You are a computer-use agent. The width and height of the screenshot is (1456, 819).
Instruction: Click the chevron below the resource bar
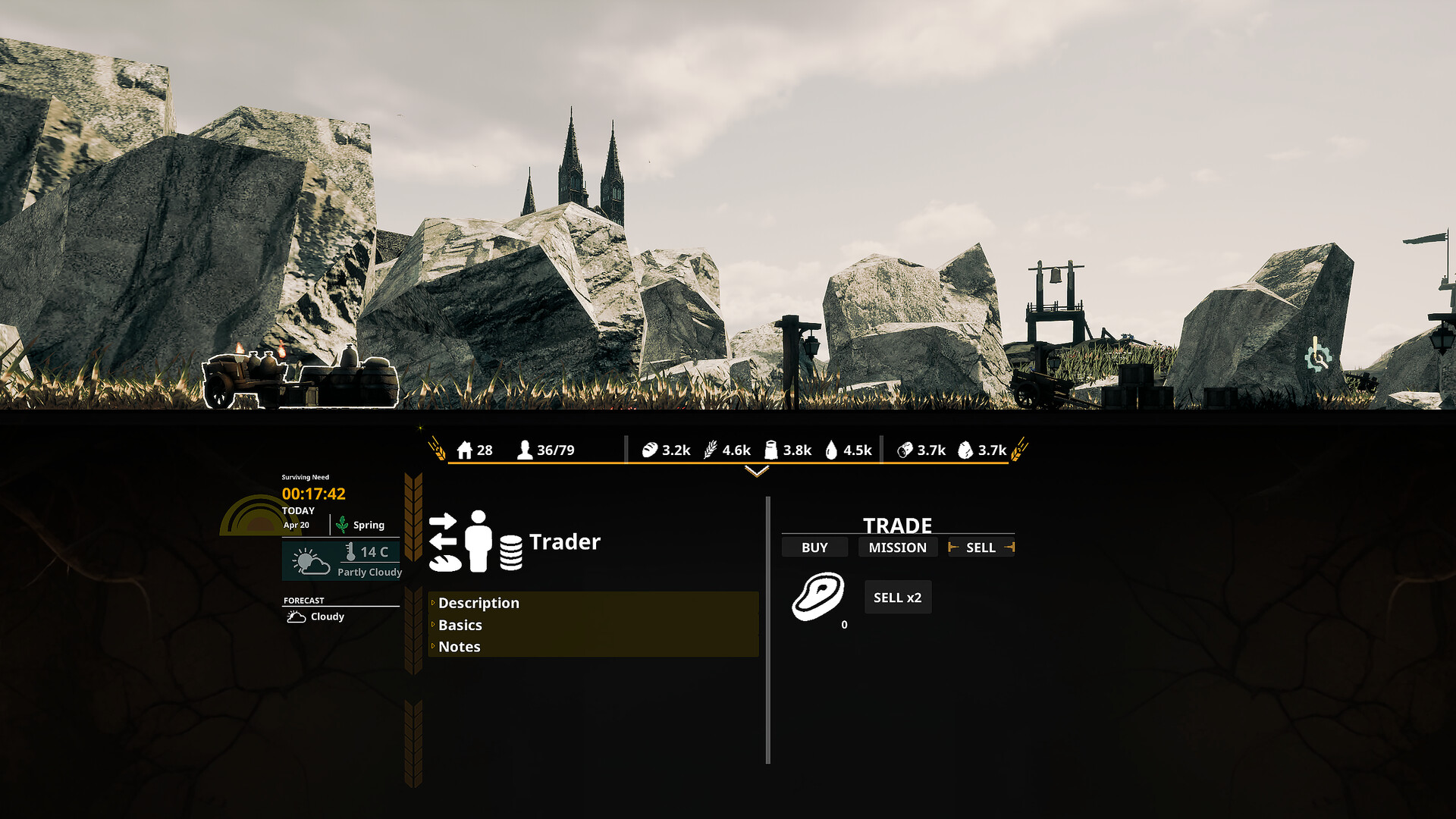pyautogui.click(x=757, y=472)
